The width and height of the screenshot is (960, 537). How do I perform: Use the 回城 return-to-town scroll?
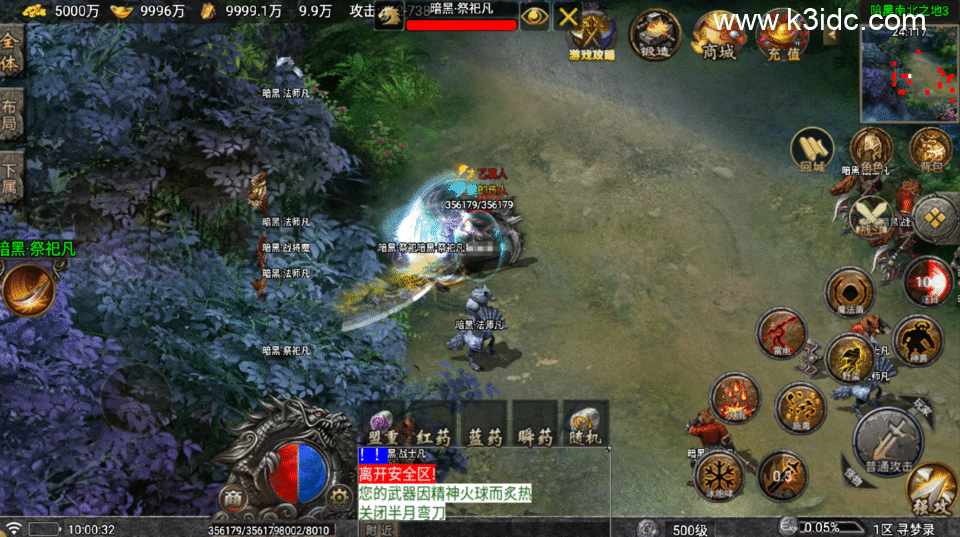pyautogui.click(x=812, y=150)
